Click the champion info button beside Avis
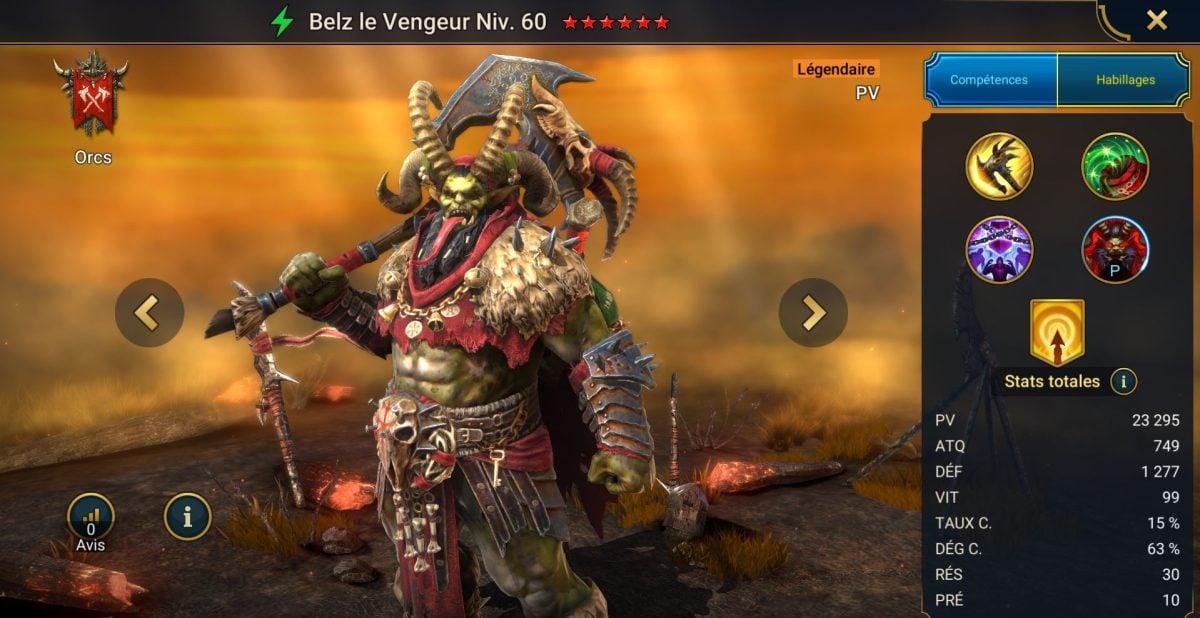Image resolution: width=1200 pixels, height=618 pixels. pos(188,516)
